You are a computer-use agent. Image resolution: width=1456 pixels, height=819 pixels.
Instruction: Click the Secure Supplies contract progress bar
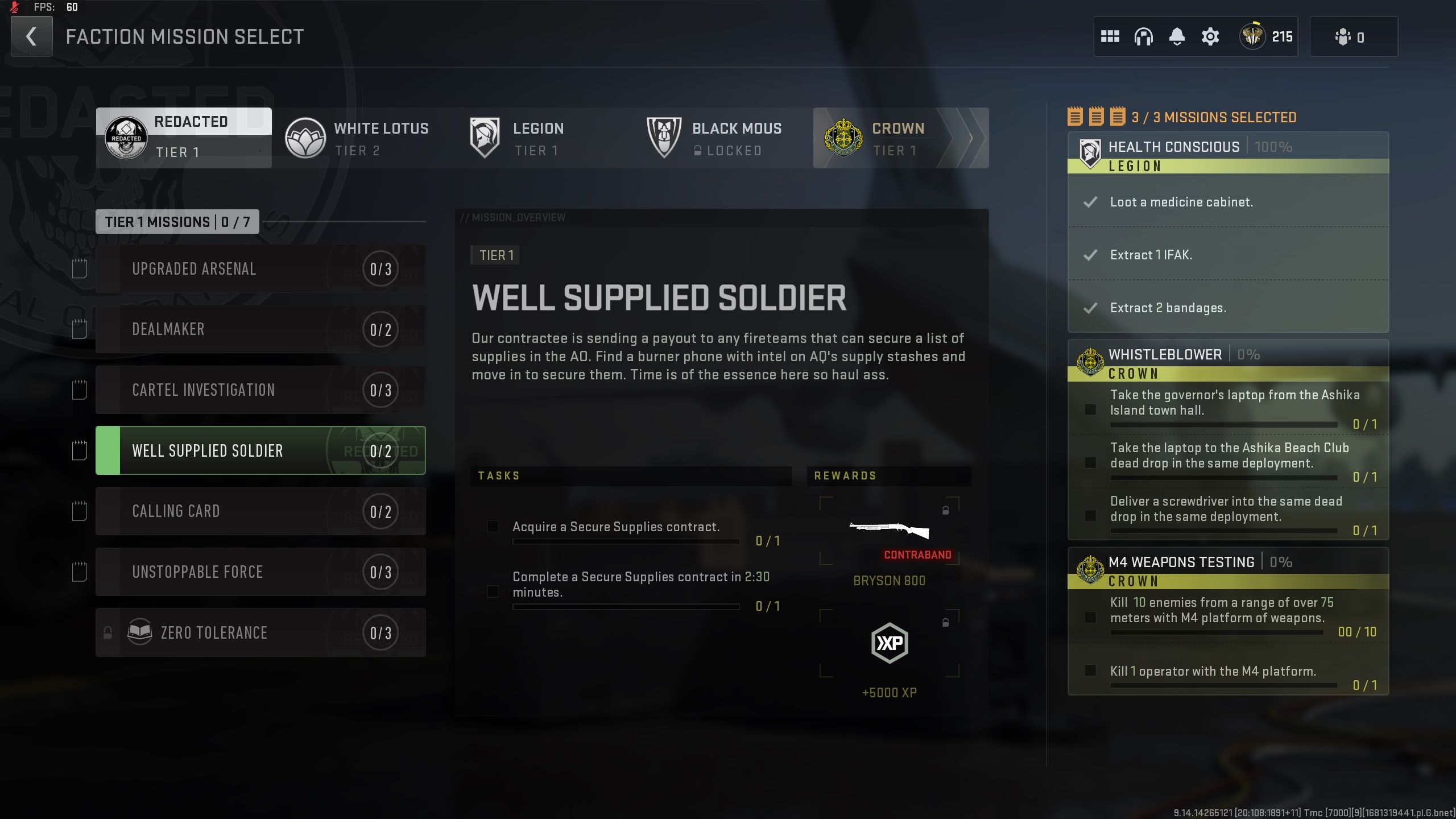click(626, 541)
